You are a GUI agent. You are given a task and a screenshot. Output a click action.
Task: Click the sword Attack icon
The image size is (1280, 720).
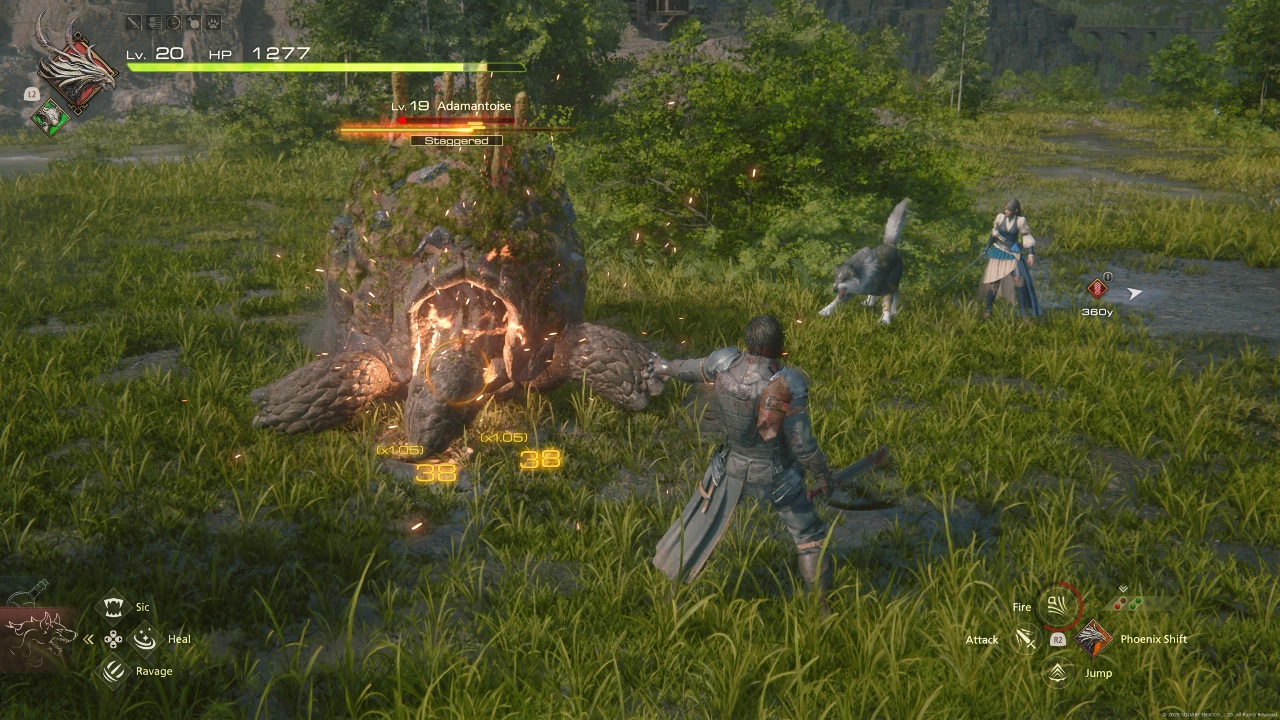click(x=1025, y=639)
